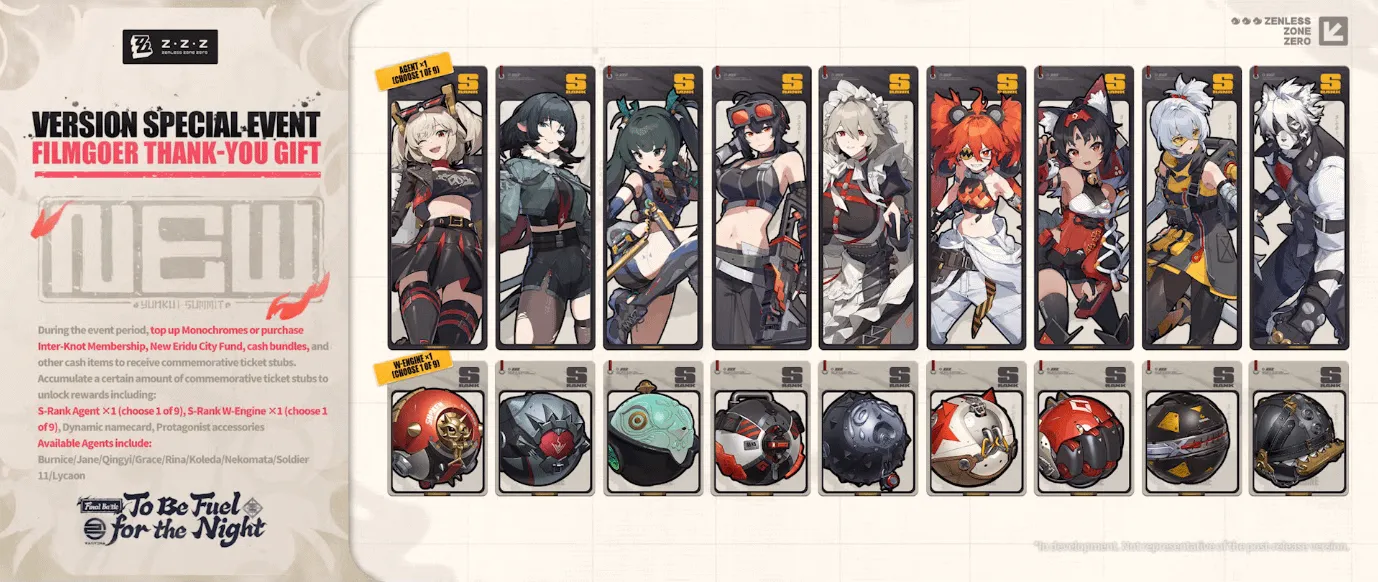The height and width of the screenshot is (582, 1378).
Task: Choose the Nekomata agent card
Action: pyautogui.click(x=1085, y=208)
